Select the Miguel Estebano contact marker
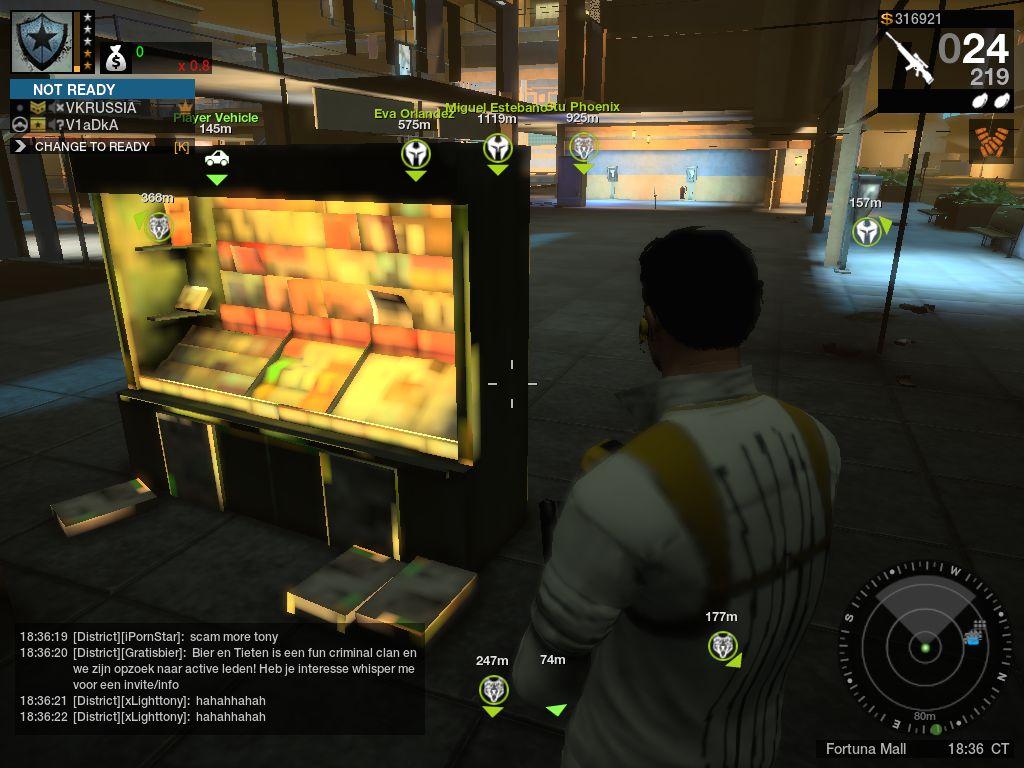 [498, 149]
